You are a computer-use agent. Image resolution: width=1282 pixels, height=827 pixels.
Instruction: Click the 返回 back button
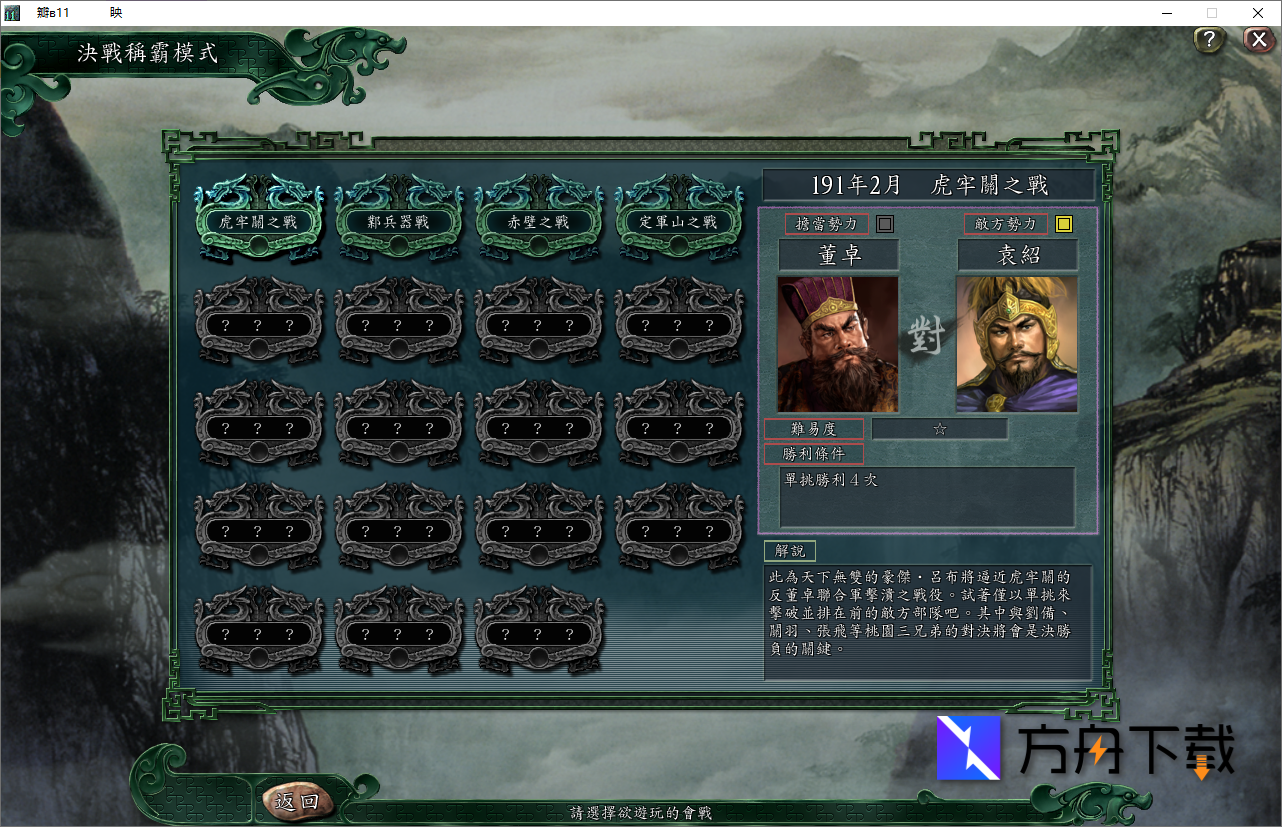tap(297, 801)
